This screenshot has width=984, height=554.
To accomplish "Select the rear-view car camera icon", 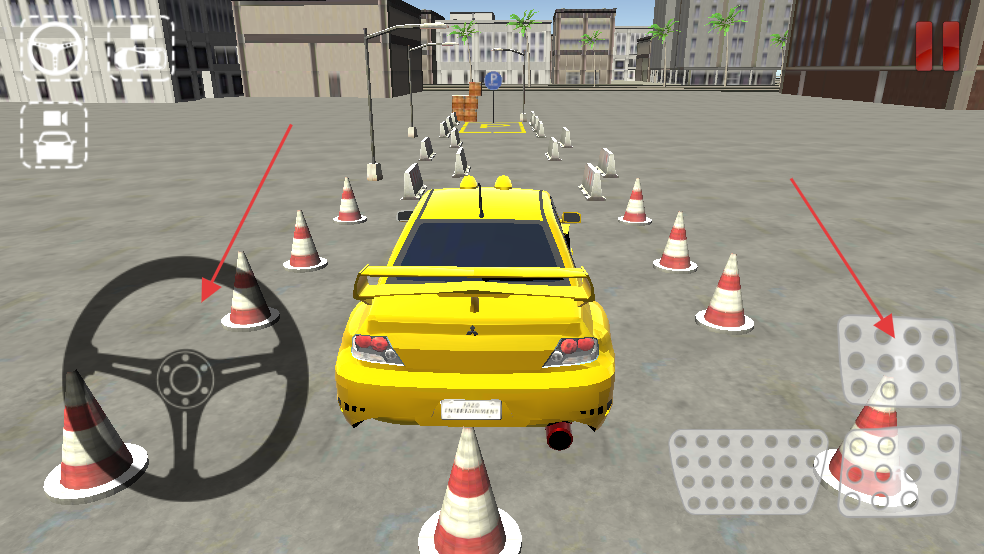I will click(x=54, y=135).
